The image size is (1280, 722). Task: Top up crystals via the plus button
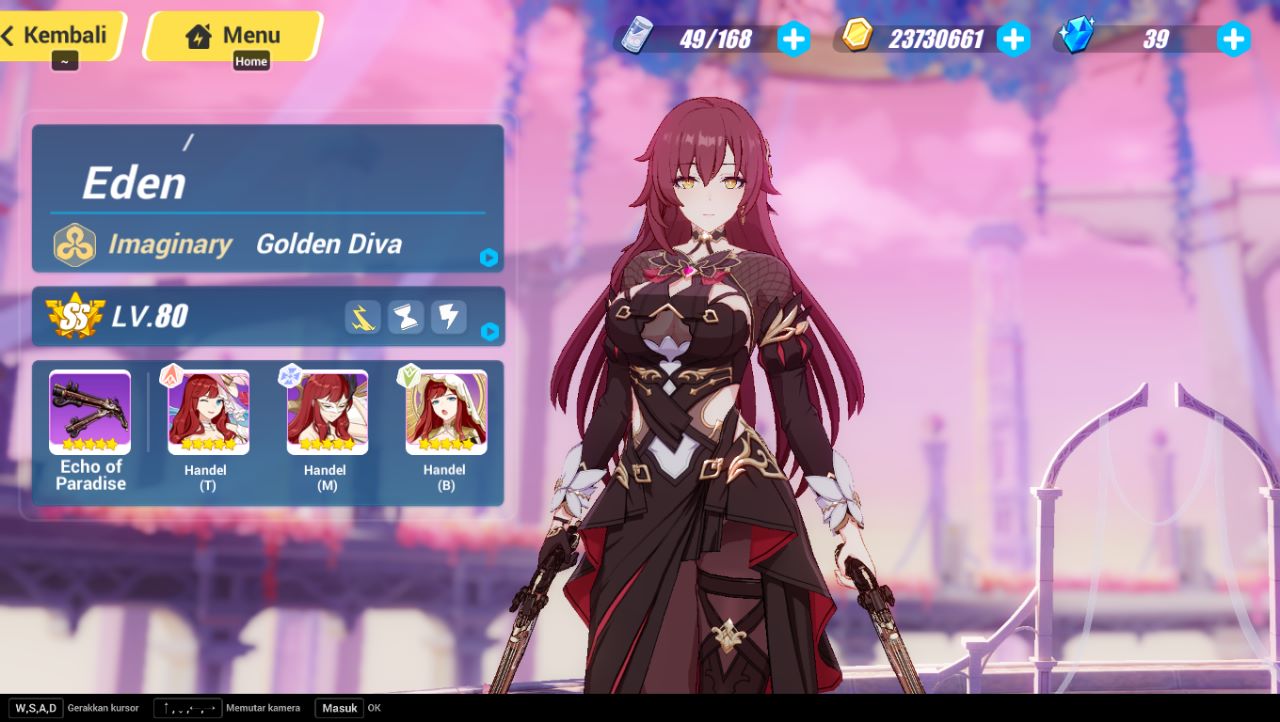pyautogui.click(x=1234, y=38)
